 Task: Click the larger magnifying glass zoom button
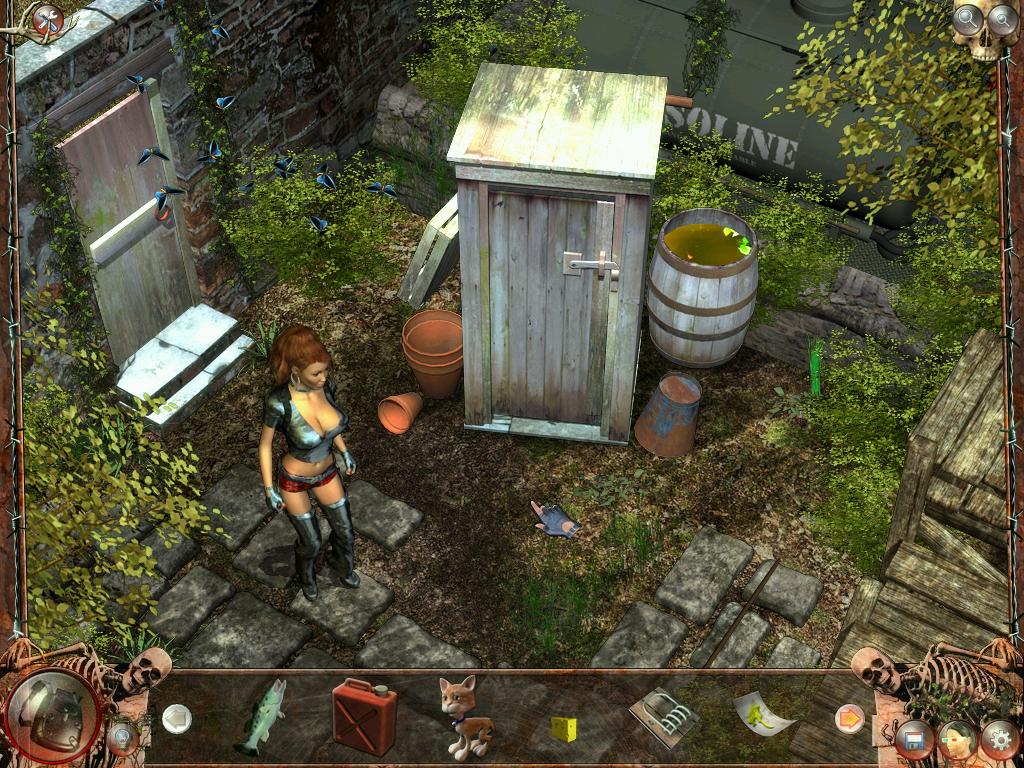(x=968, y=17)
